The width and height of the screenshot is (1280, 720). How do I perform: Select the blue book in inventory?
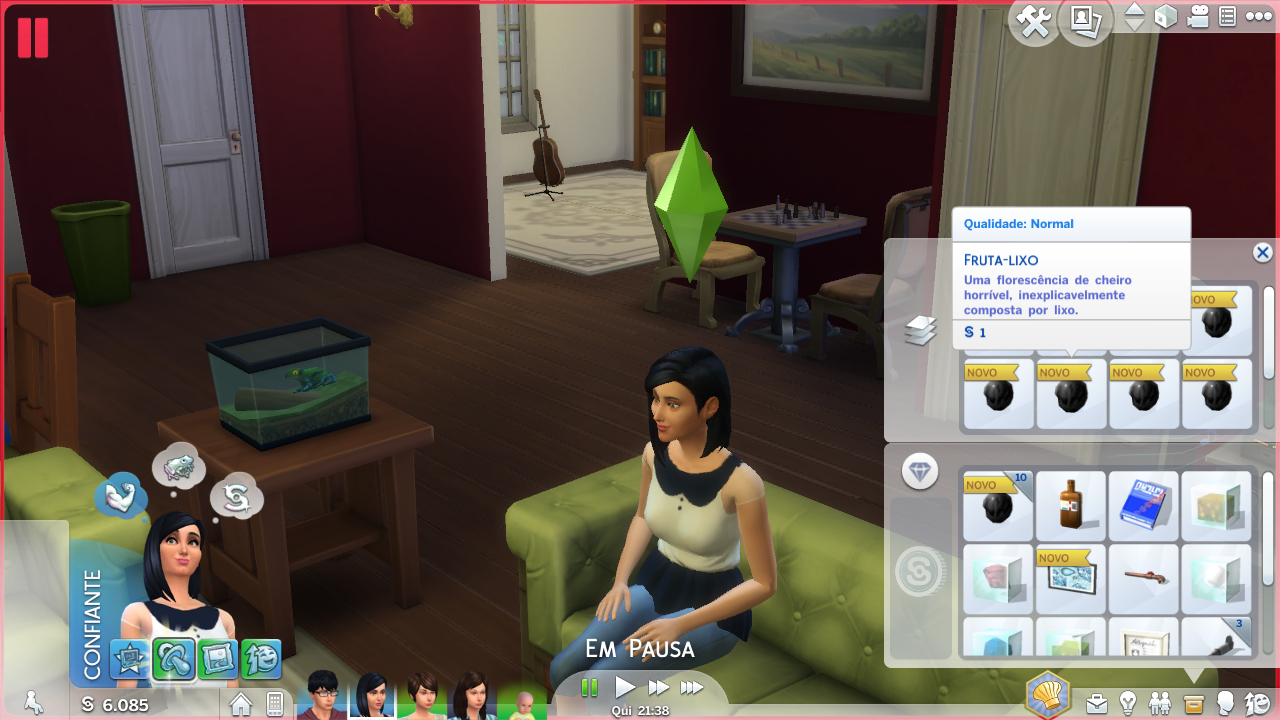(1143, 506)
